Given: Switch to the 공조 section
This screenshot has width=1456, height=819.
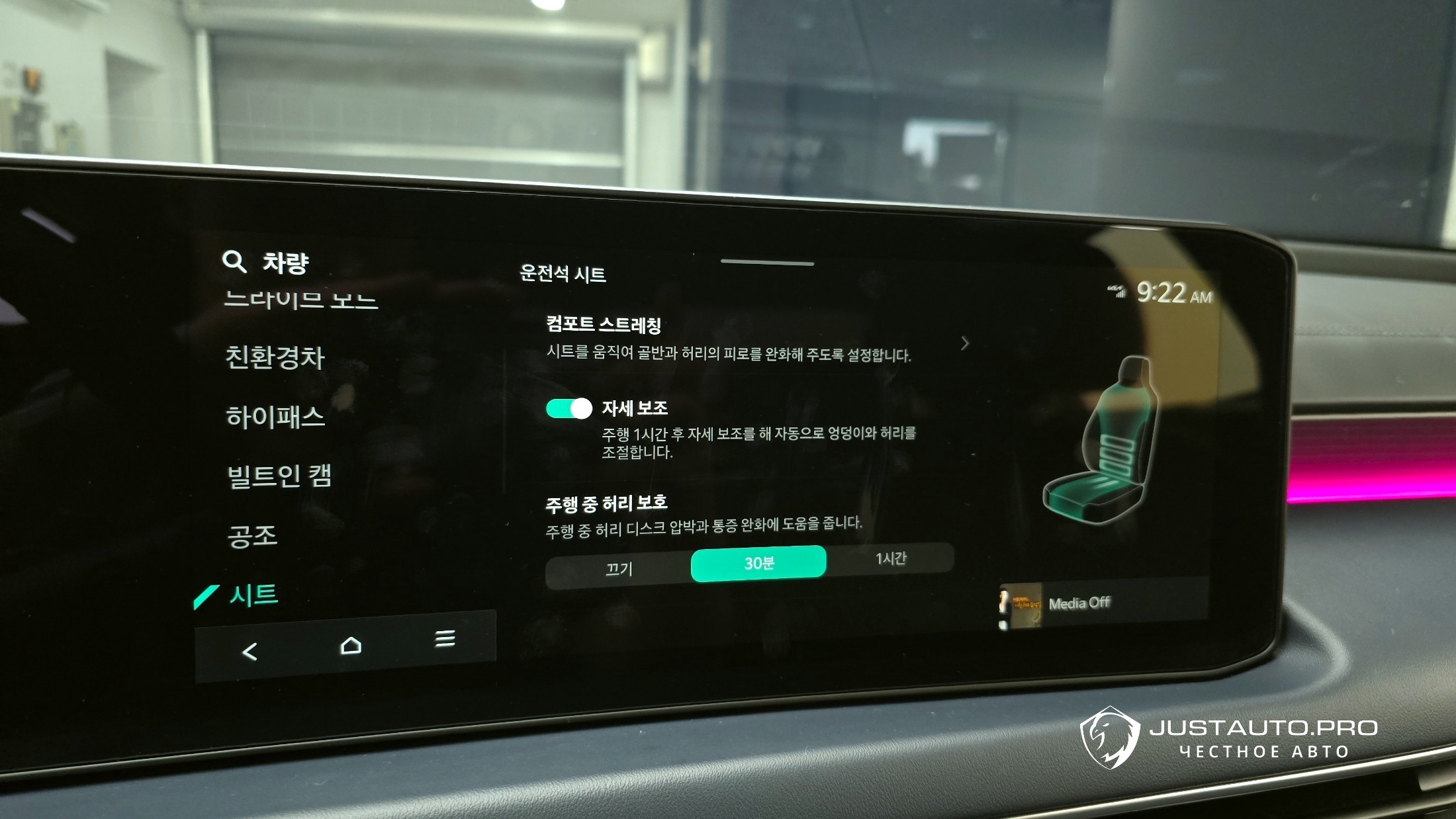Looking at the screenshot, I should [252, 535].
